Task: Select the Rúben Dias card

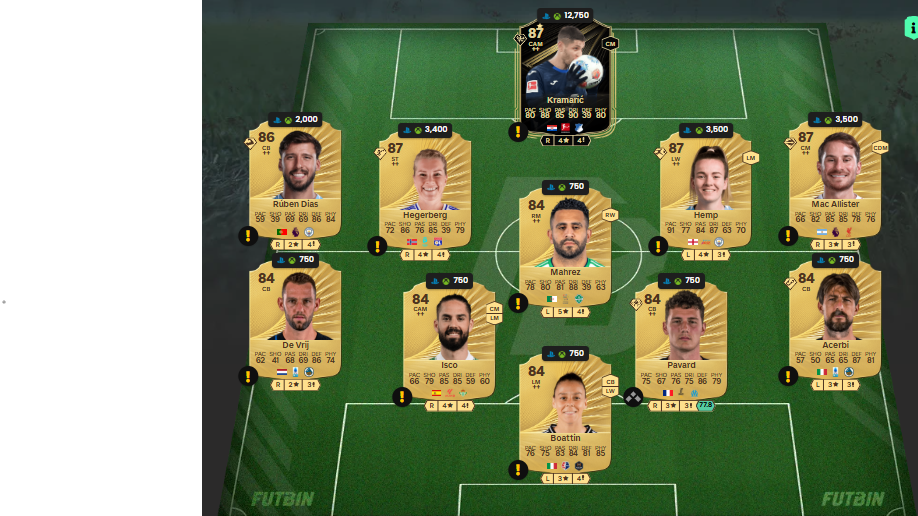Action: coord(295,180)
